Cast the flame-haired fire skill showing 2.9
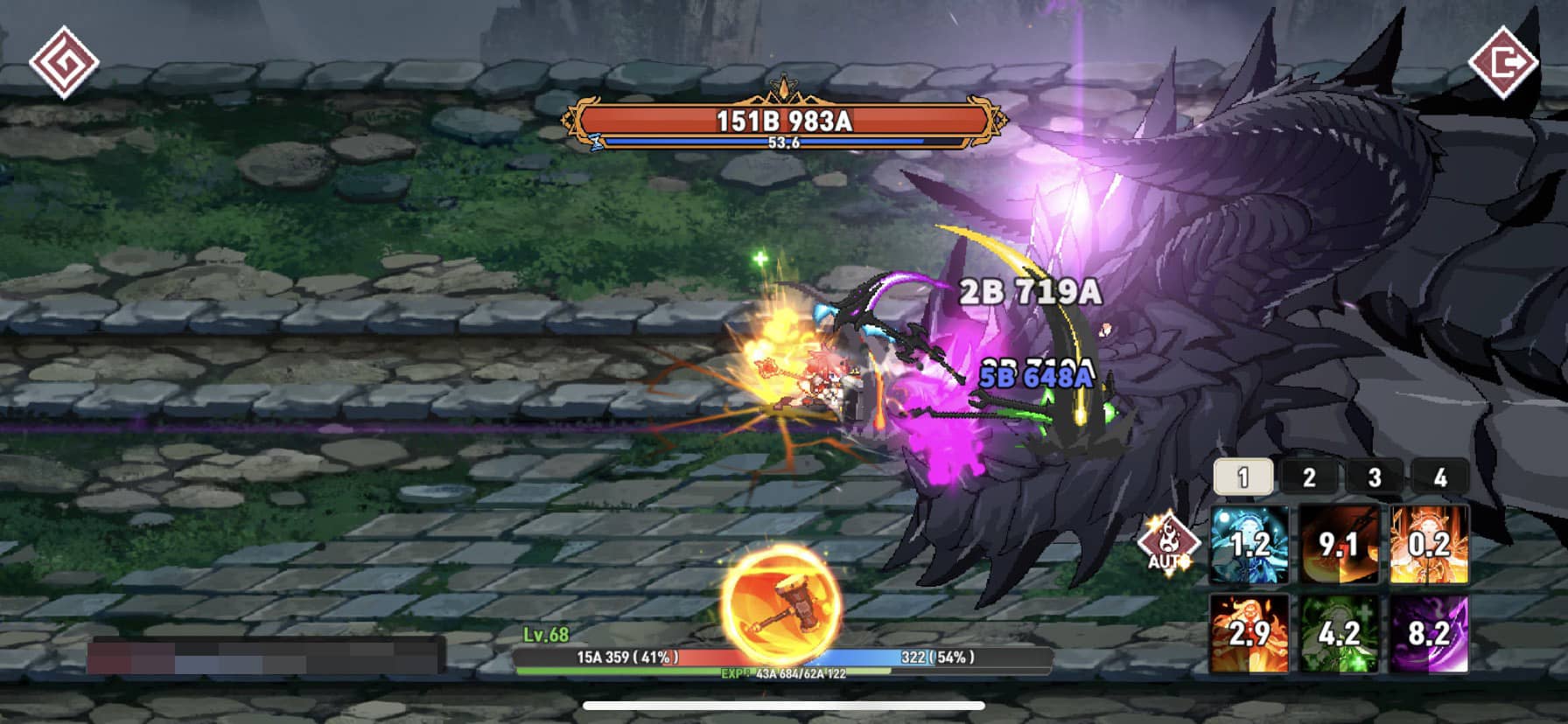Viewport: 1568px width, 724px height. click(1249, 633)
